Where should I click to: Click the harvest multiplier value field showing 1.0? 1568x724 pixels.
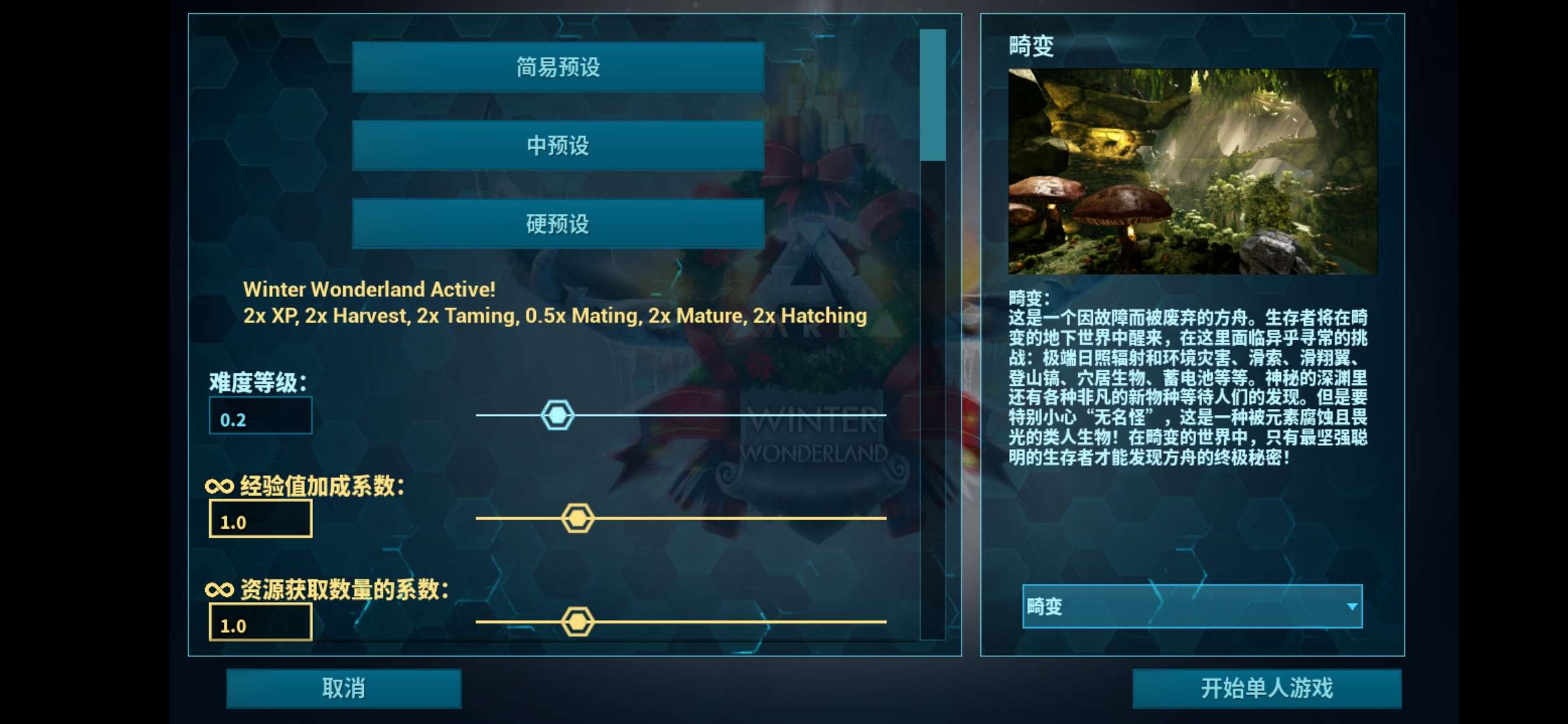tap(261, 623)
